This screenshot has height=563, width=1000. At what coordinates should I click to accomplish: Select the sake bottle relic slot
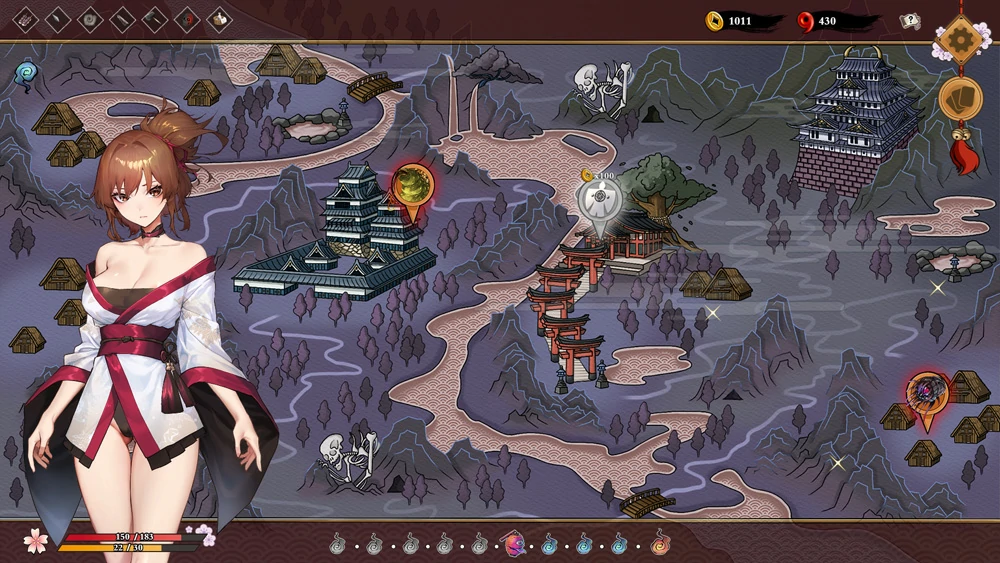pos(219,19)
